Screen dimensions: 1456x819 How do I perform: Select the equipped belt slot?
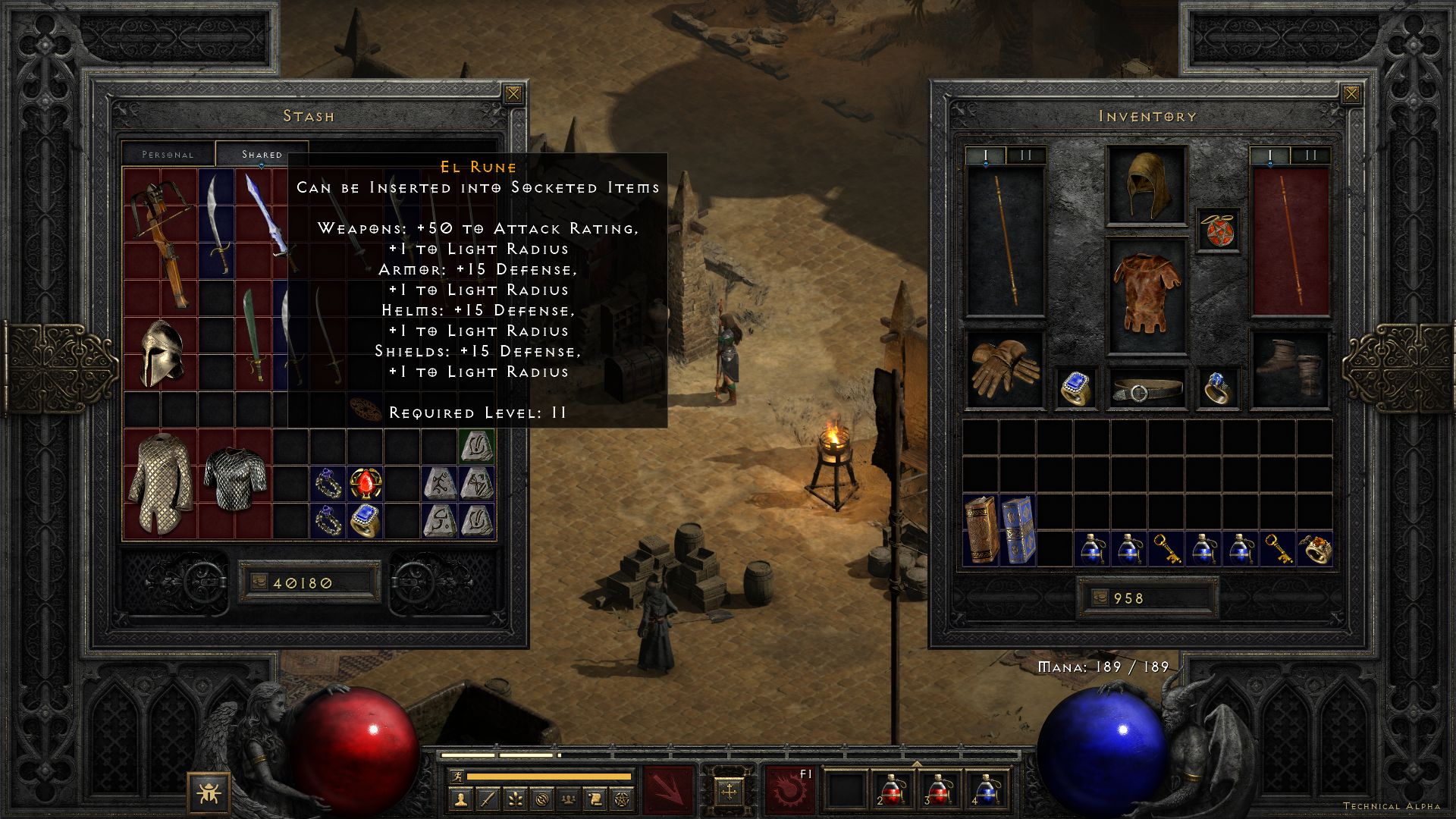(1146, 390)
